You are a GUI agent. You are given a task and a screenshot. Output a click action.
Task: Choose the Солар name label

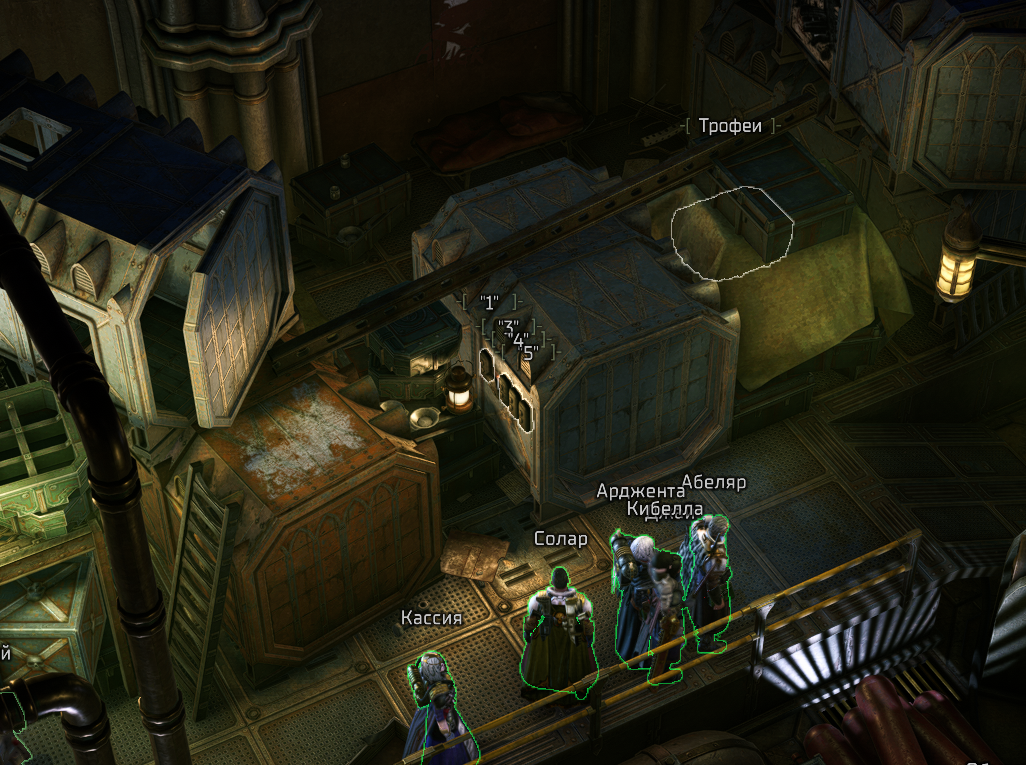(x=561, y=539)
